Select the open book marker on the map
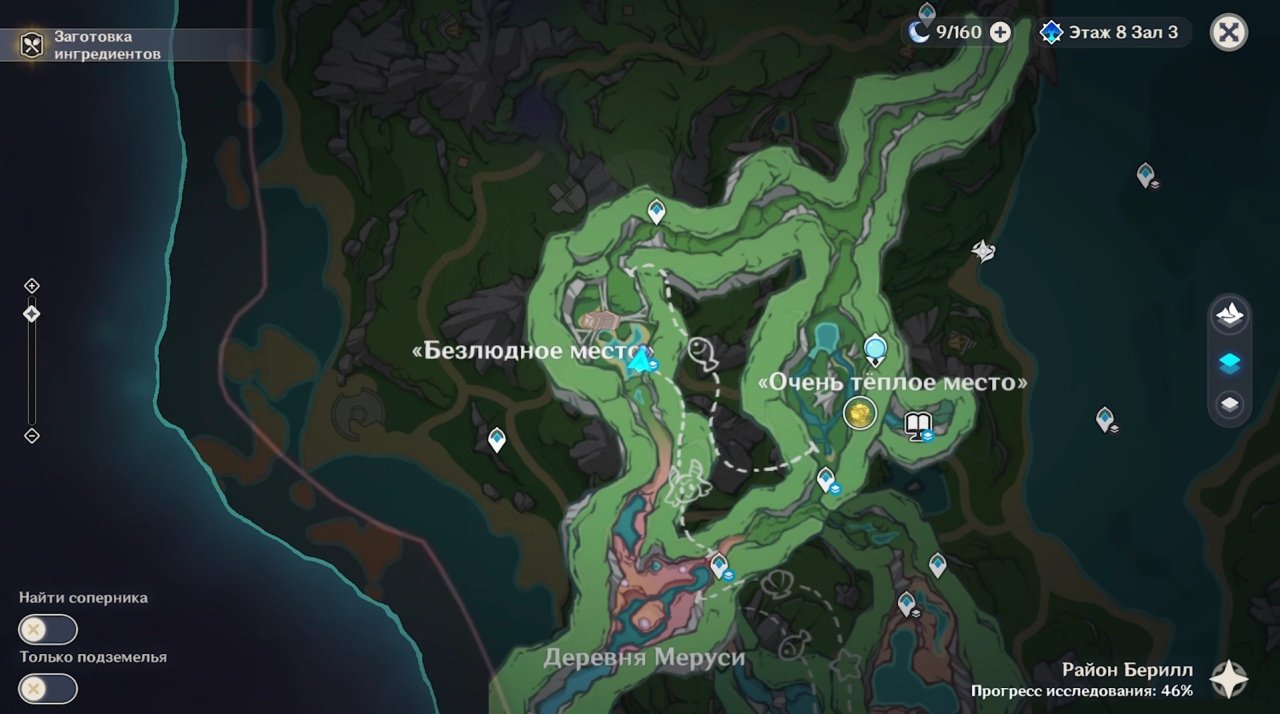The height and width of the screenshot is (714, 1280). click(917, 424)
